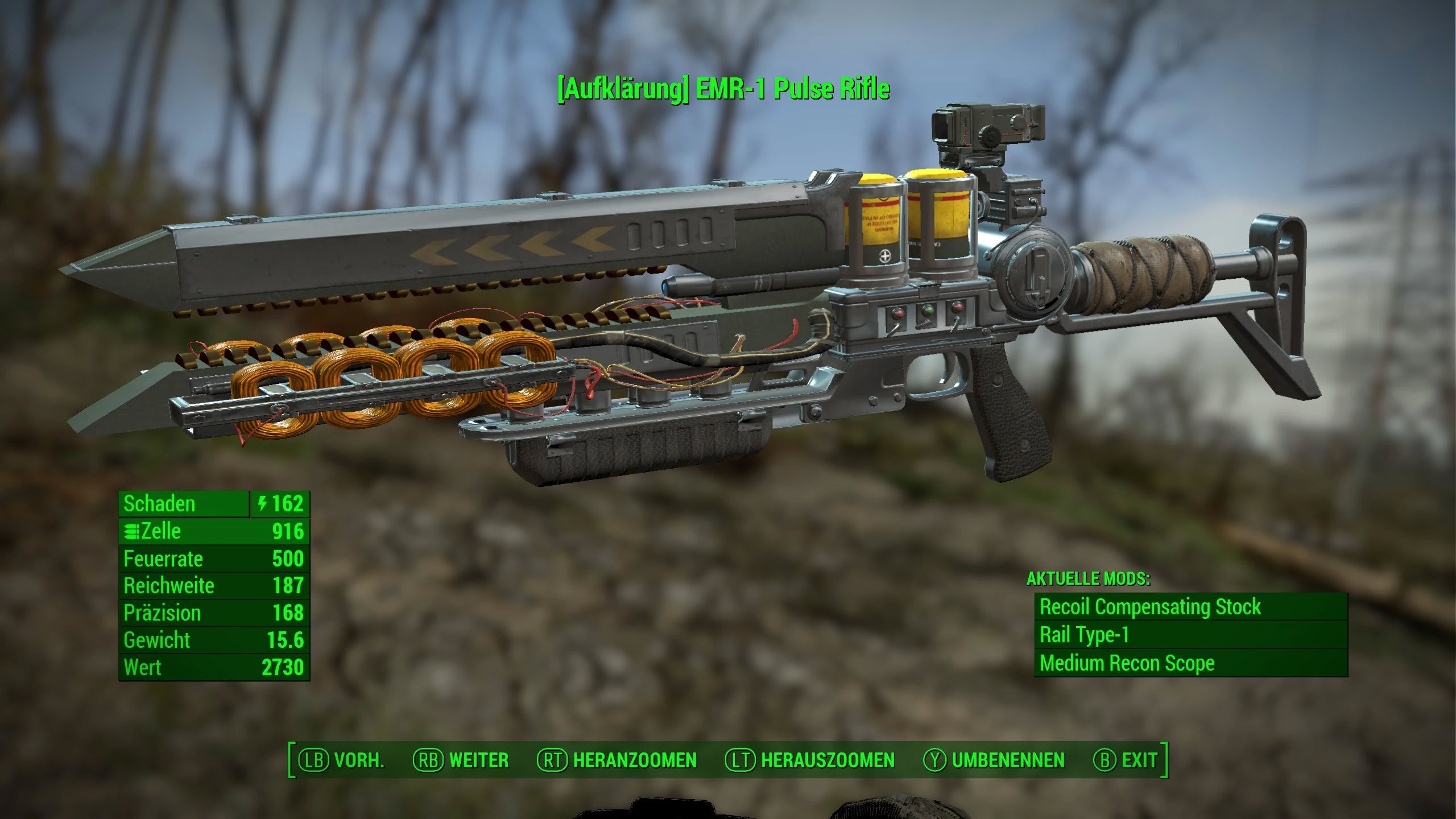Rename the weapon via UMBENENNEN
Viewport: 1456px width, 819px height.
(994, 760)
